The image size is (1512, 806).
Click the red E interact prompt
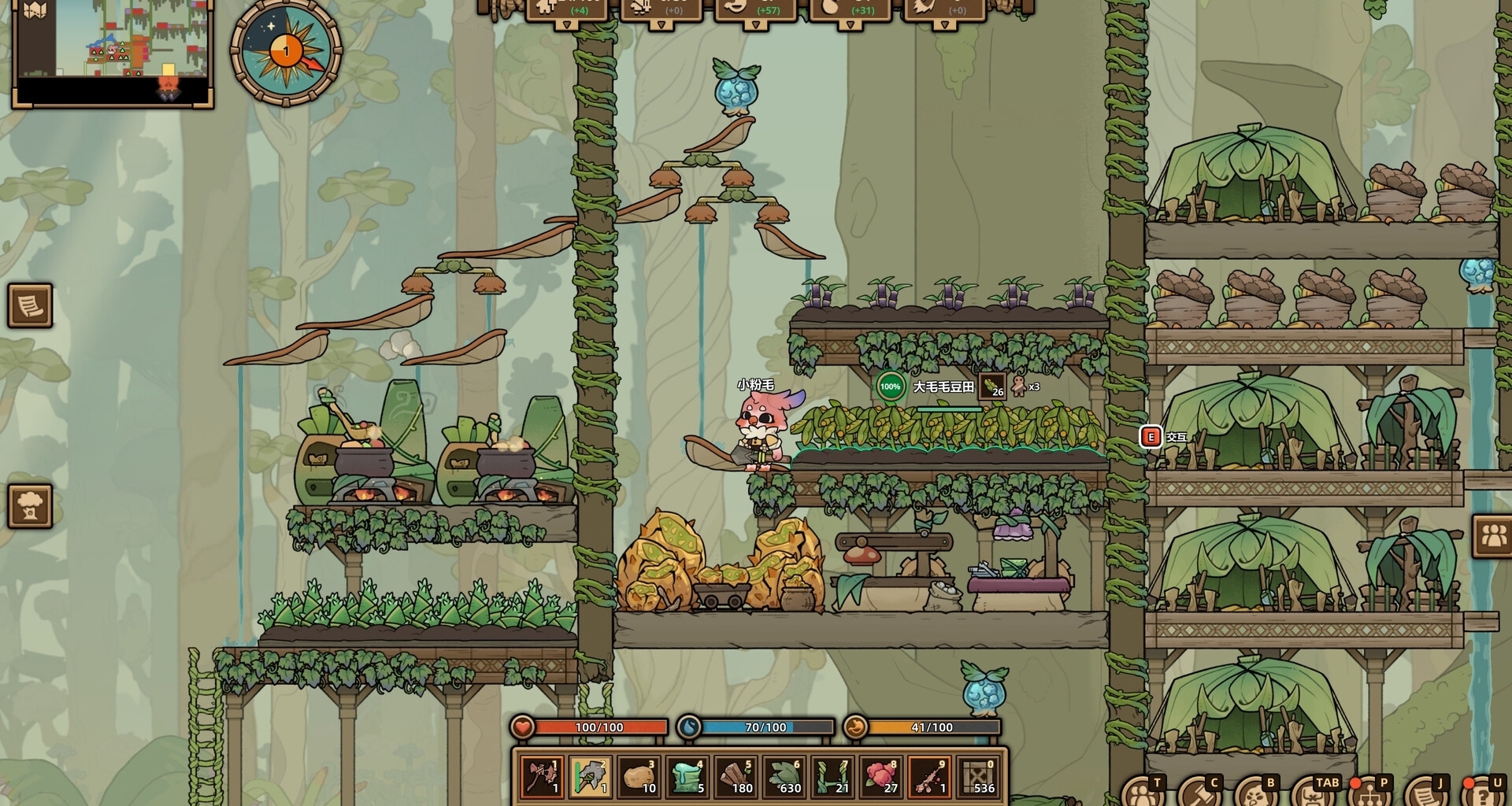[1152, 434]
